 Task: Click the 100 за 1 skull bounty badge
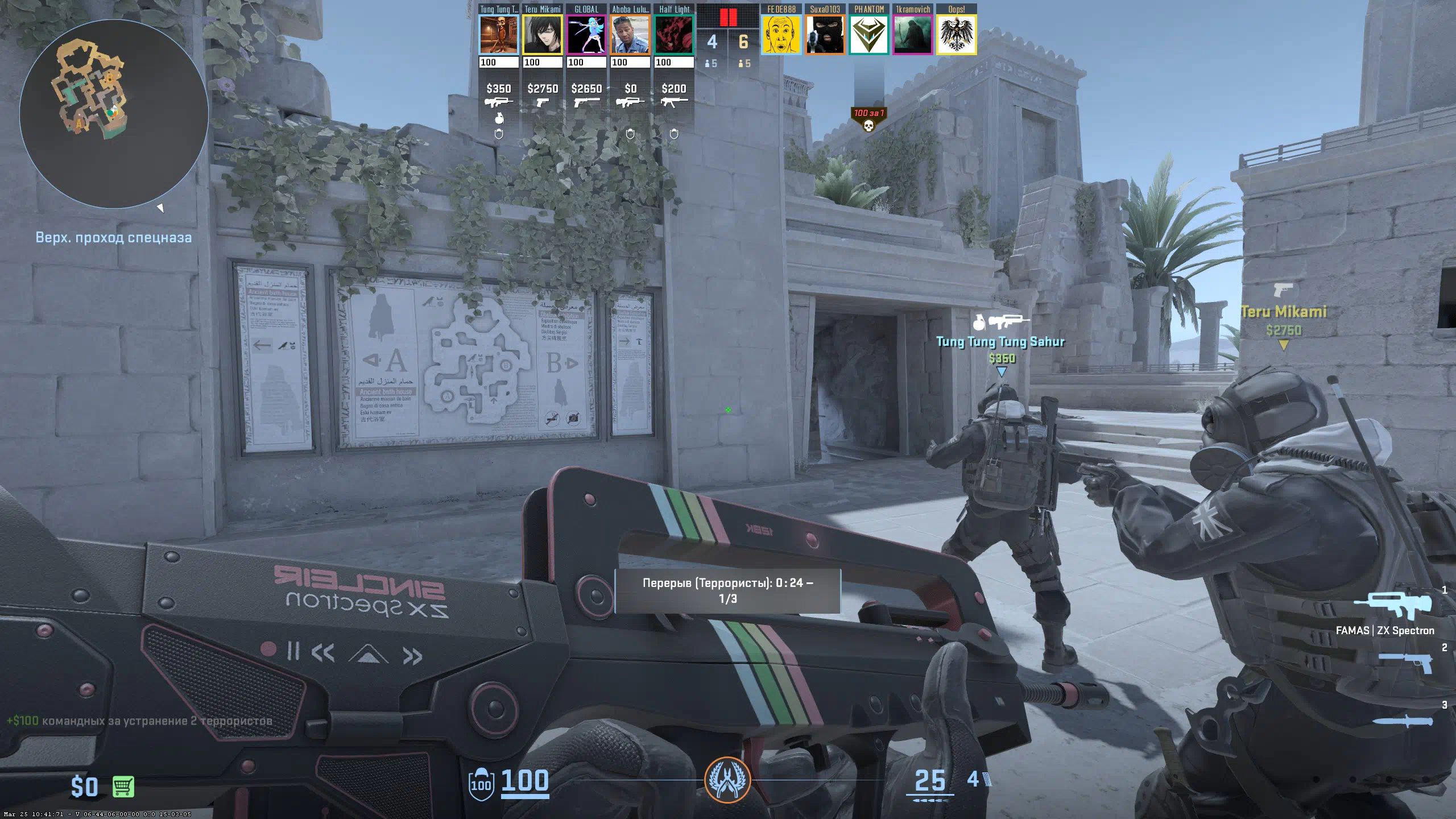[868, 119]
